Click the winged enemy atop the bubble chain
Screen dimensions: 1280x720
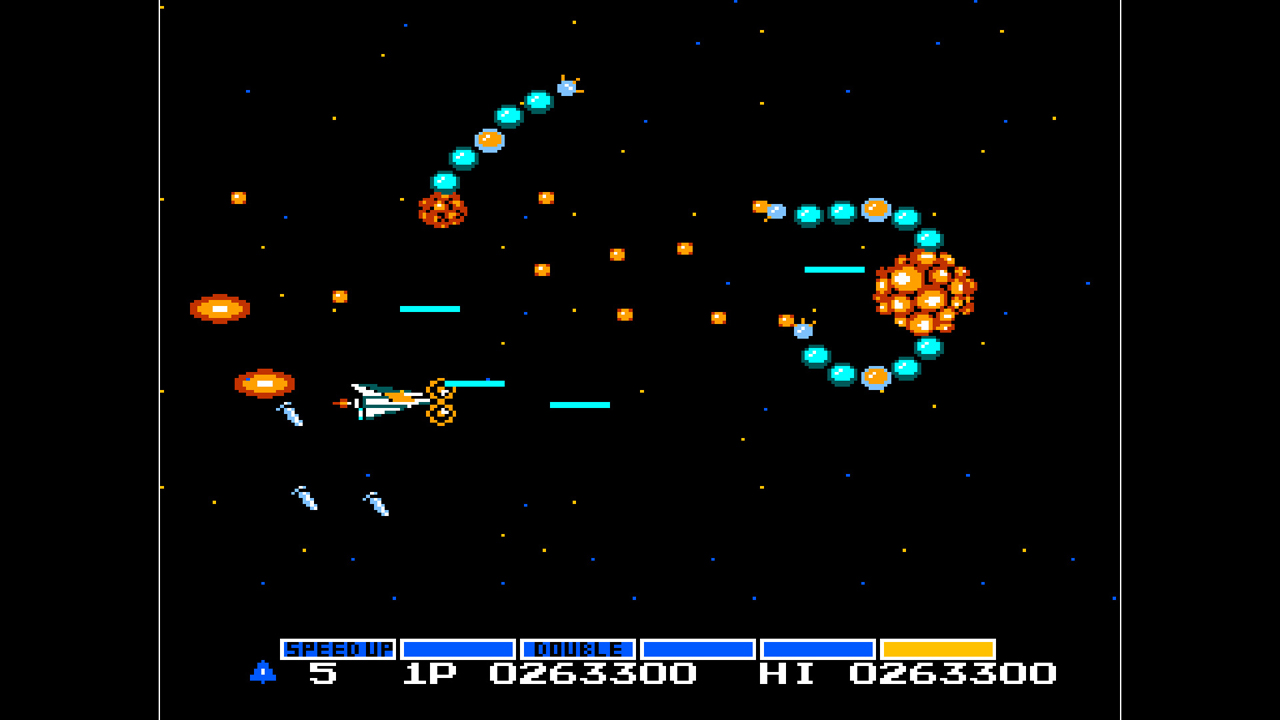tap(567, 88)
